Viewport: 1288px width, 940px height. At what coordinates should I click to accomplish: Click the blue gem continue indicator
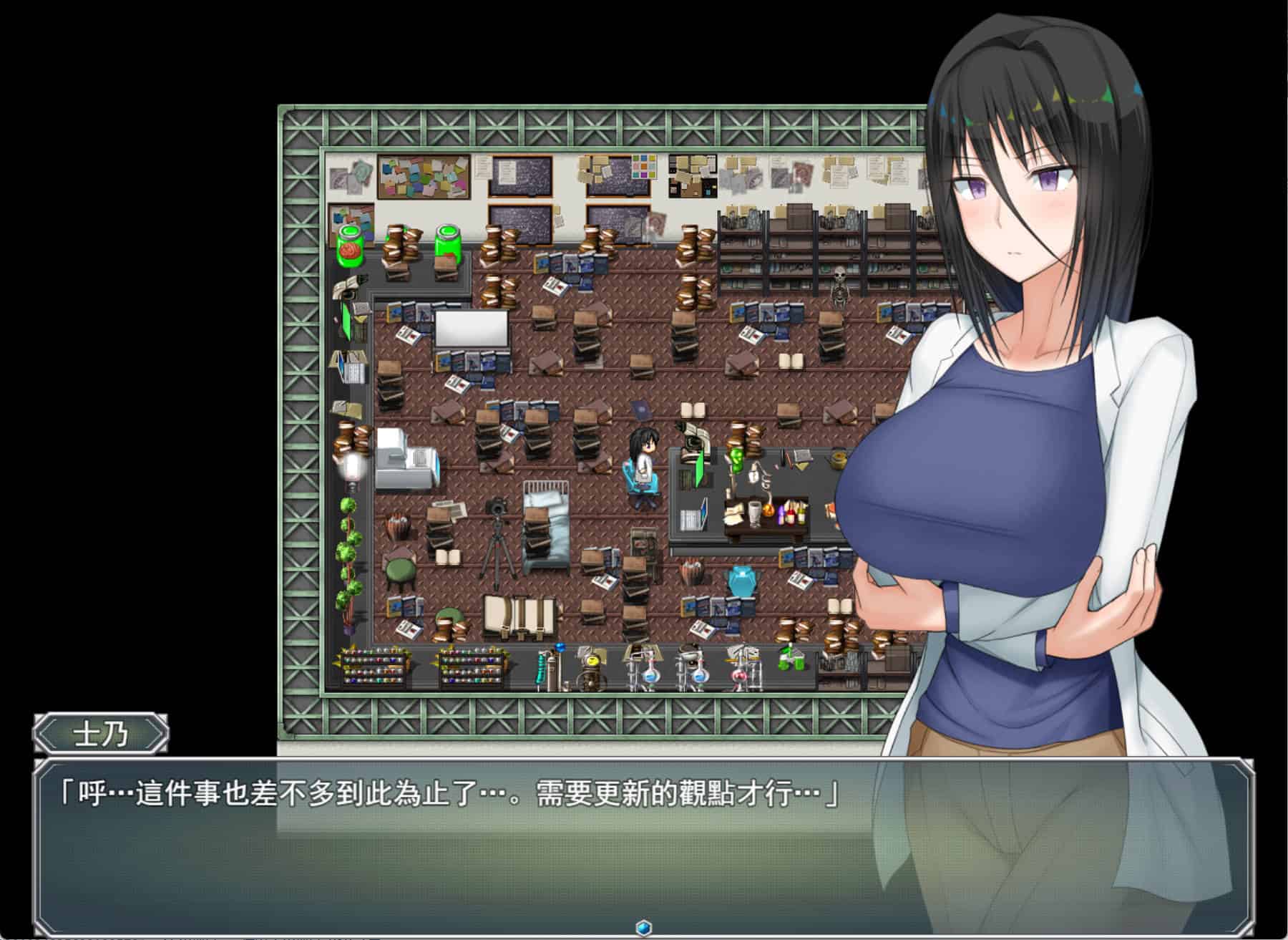coord(643,927)
